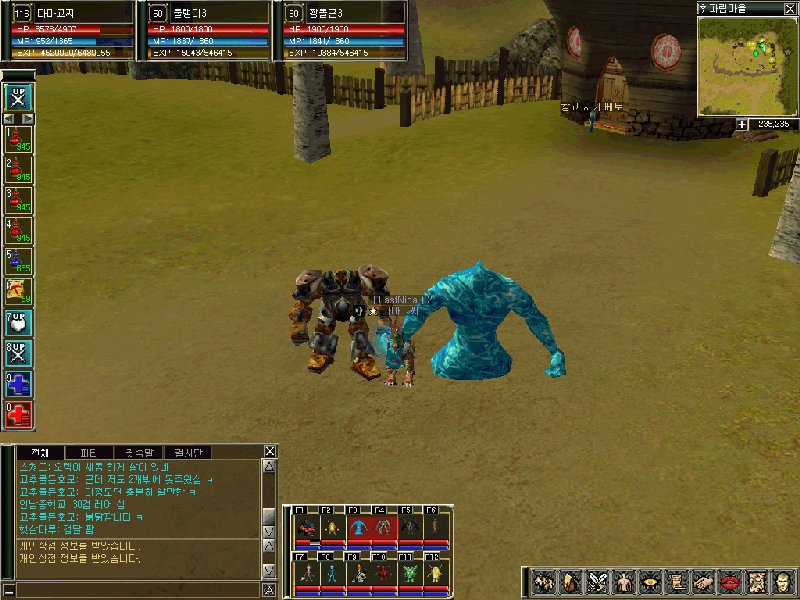Screen dimensions: 800x600
Task: Activate the blue cross skill icon
Action: [19, 383]
